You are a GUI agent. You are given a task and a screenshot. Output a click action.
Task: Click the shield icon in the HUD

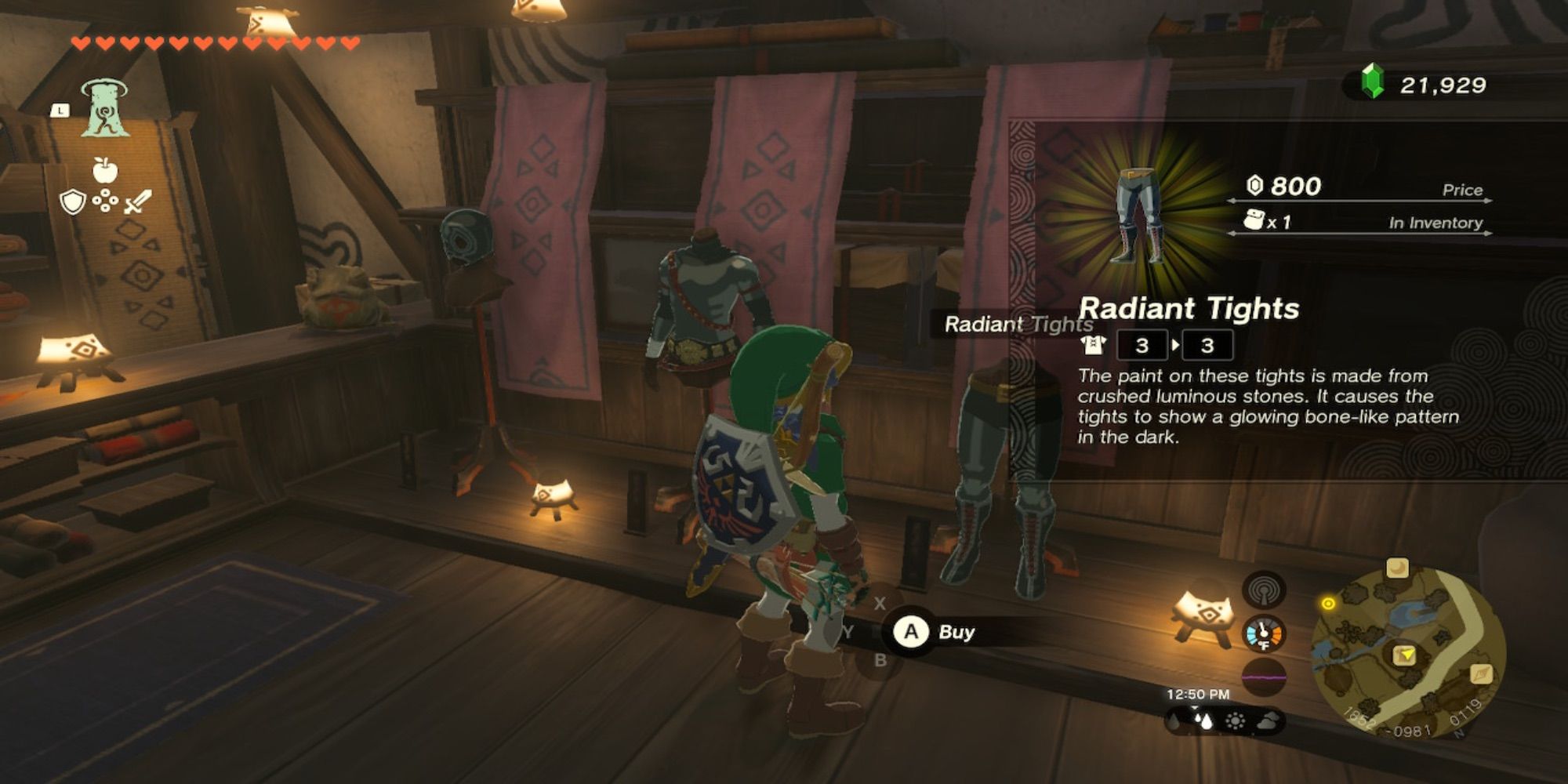click(x=72, y=202)
